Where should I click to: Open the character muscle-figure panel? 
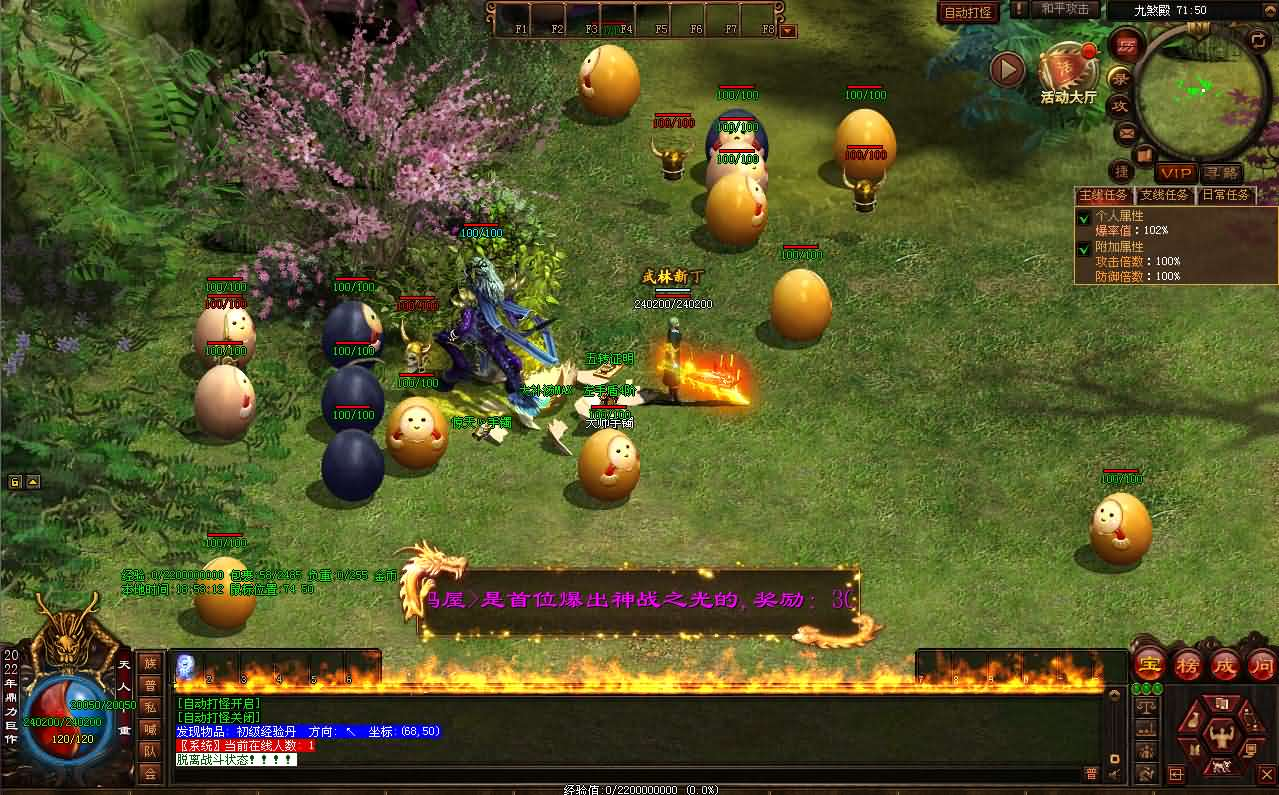pyautogui.click(x=1221, y=737)
